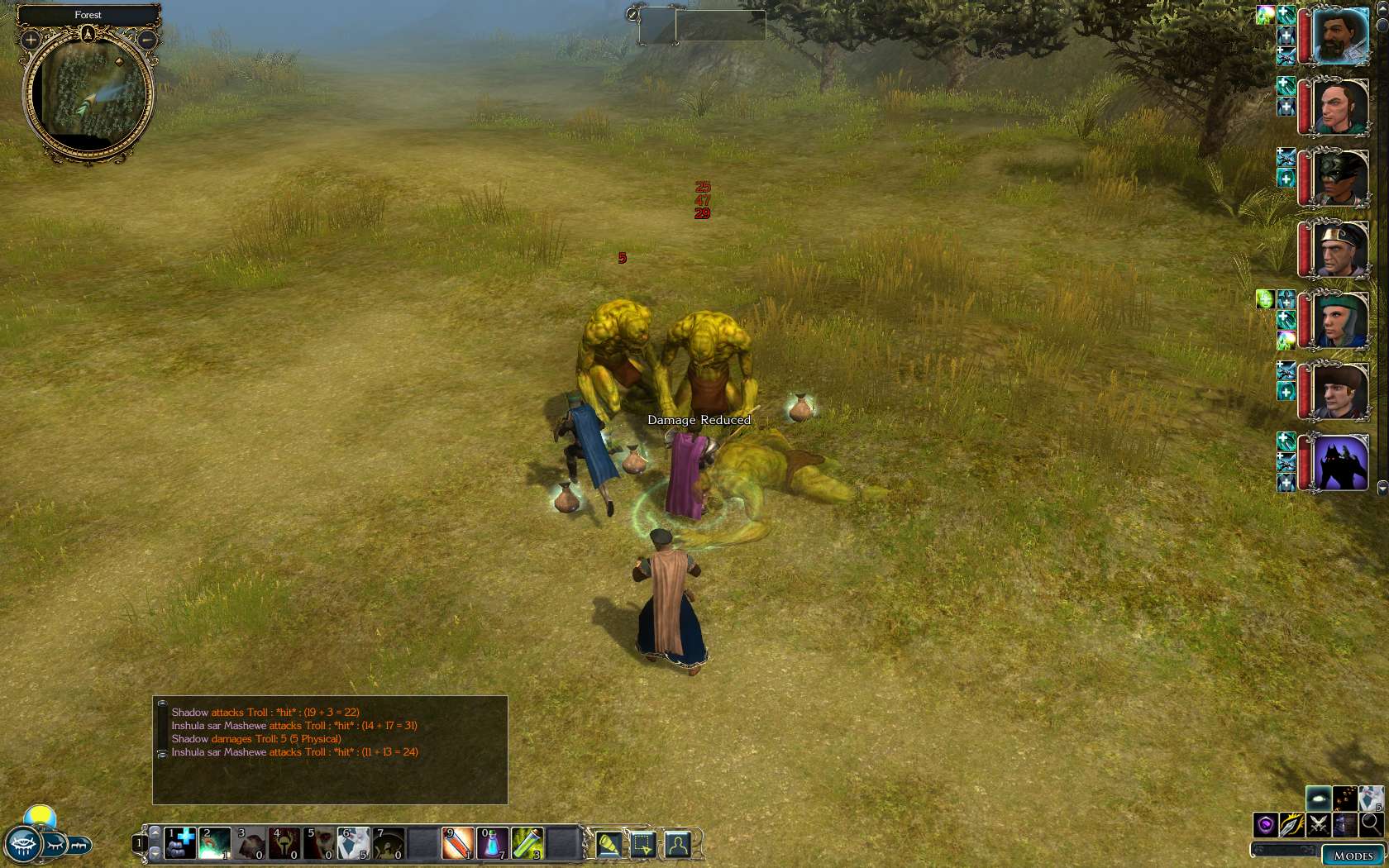Image resolution: width=1389 pixels, height=868 pixels.
Task: Use the green vial hotbar item
Action: 527,842
